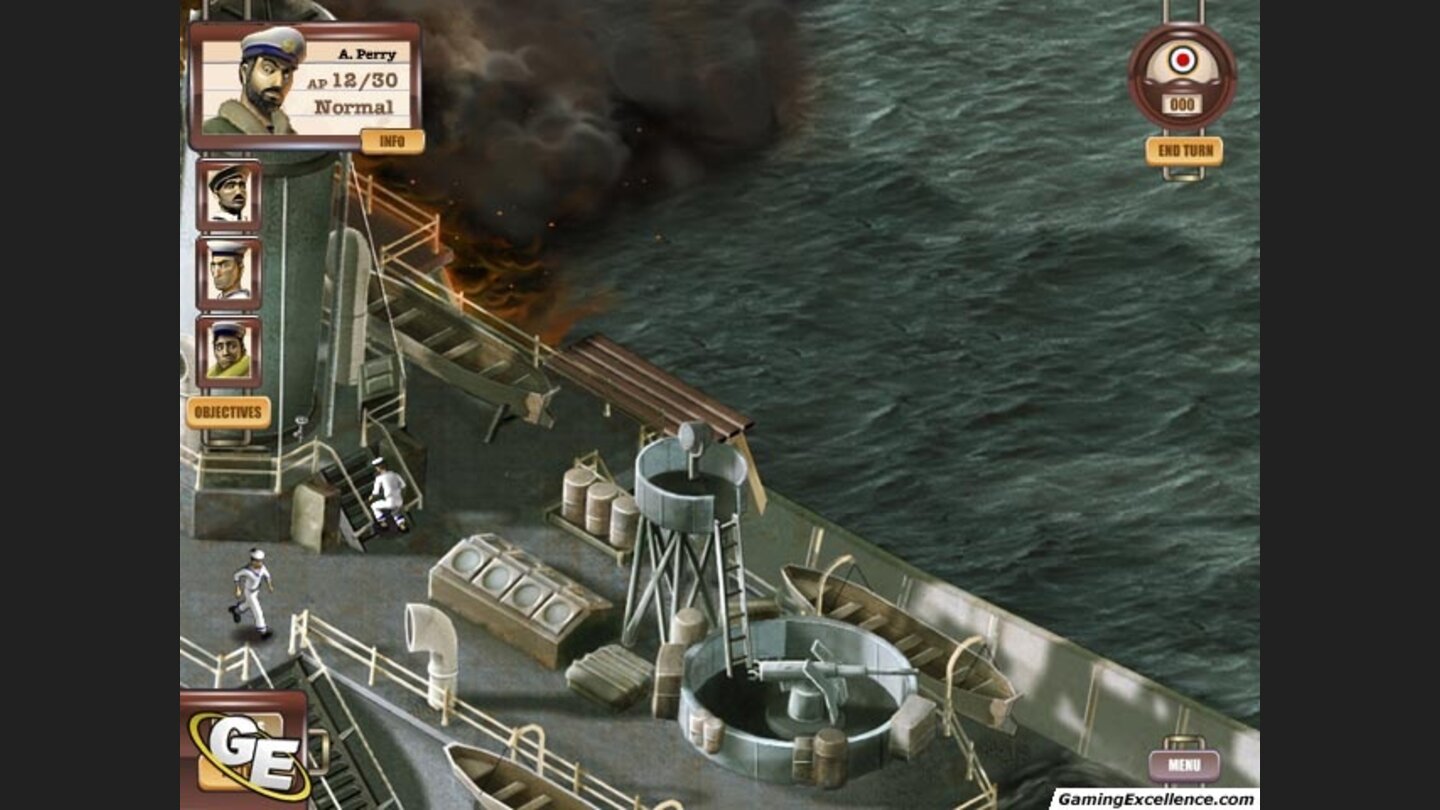Select the third crew member portrait
Viewport: 1440px width, 810px height.
pyautogui.click(x=228, y=272)
